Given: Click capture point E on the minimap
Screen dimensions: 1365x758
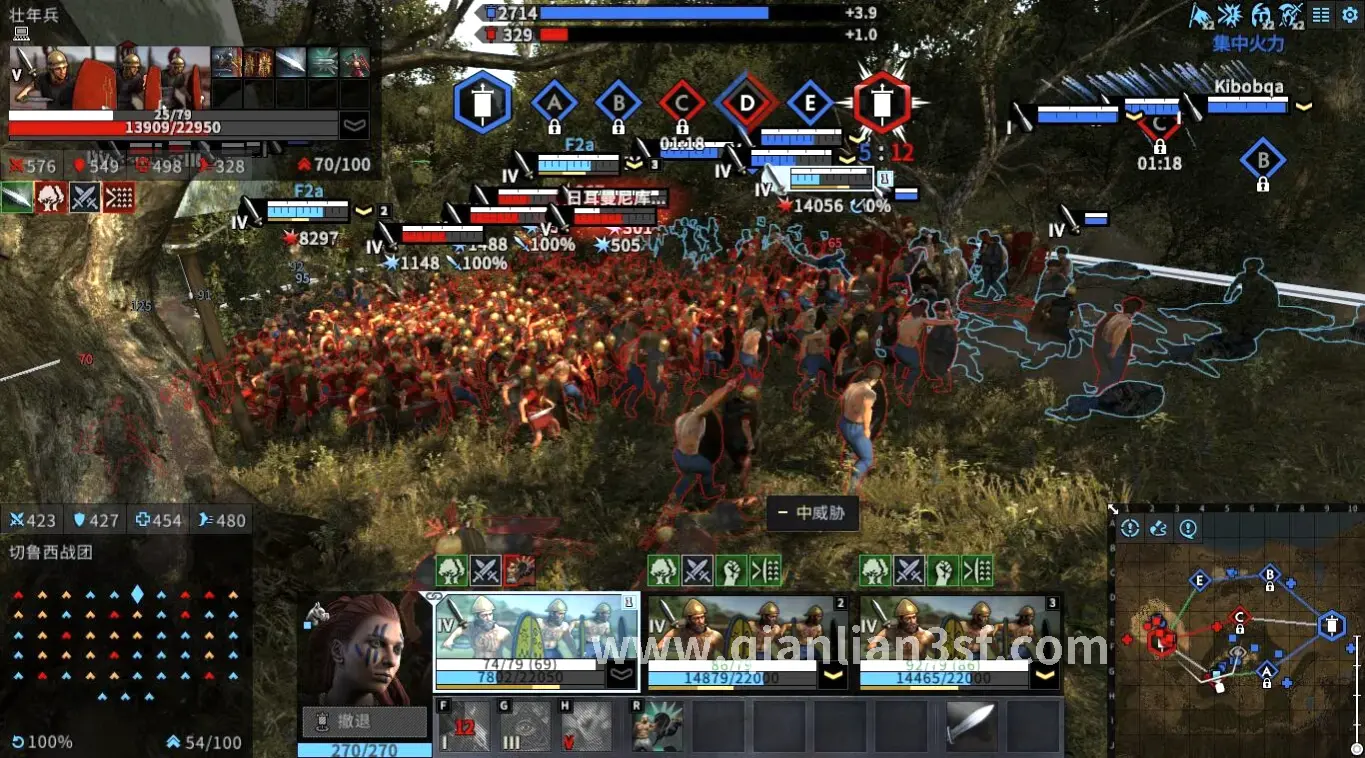Looking at the screenshot, I should pyautogui.click(x=1200, y=581).
